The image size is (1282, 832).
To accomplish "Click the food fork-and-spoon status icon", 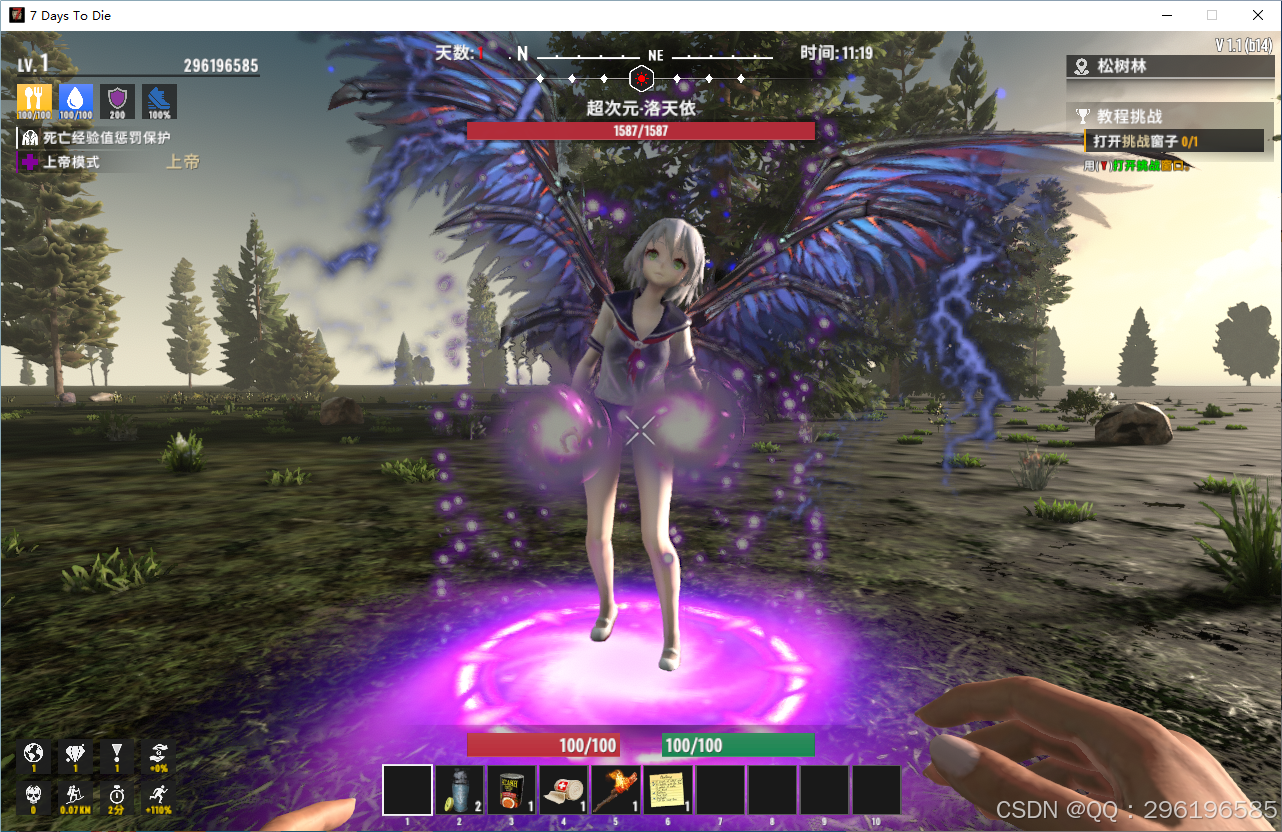I will [x=34, y=101].
